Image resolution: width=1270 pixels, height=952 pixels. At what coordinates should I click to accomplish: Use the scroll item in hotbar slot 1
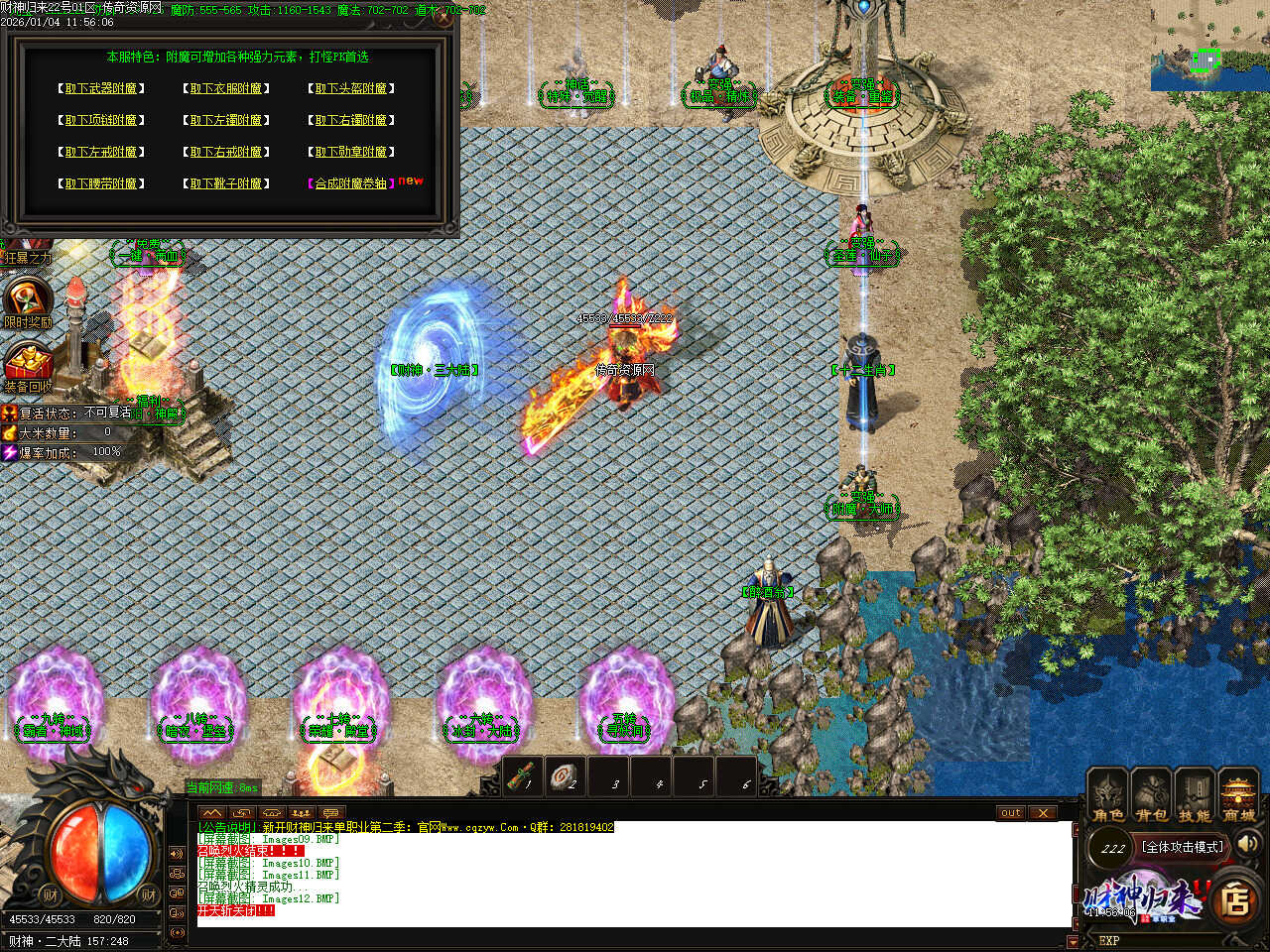522,776
